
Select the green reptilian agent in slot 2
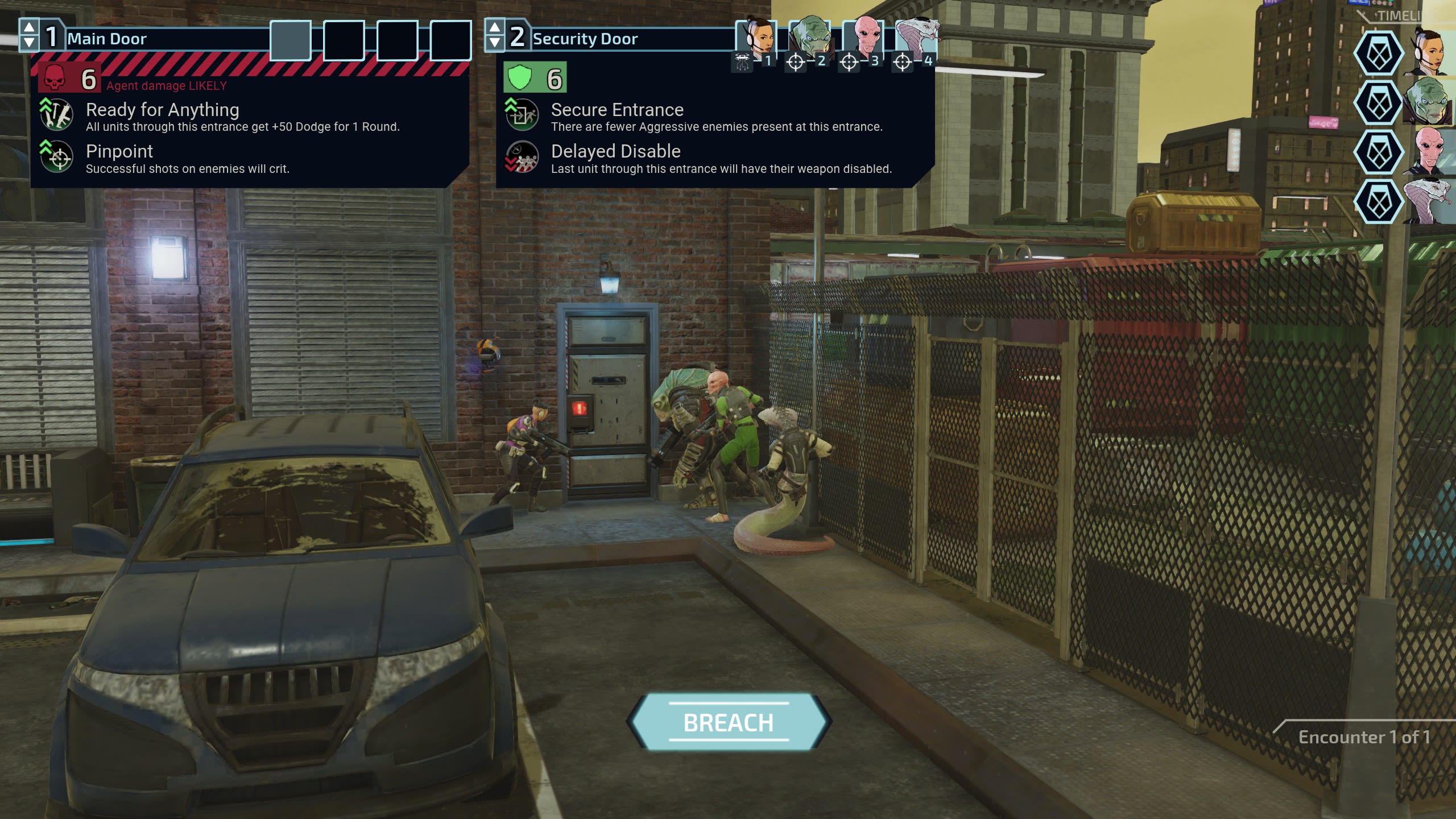tap(809, 37)
